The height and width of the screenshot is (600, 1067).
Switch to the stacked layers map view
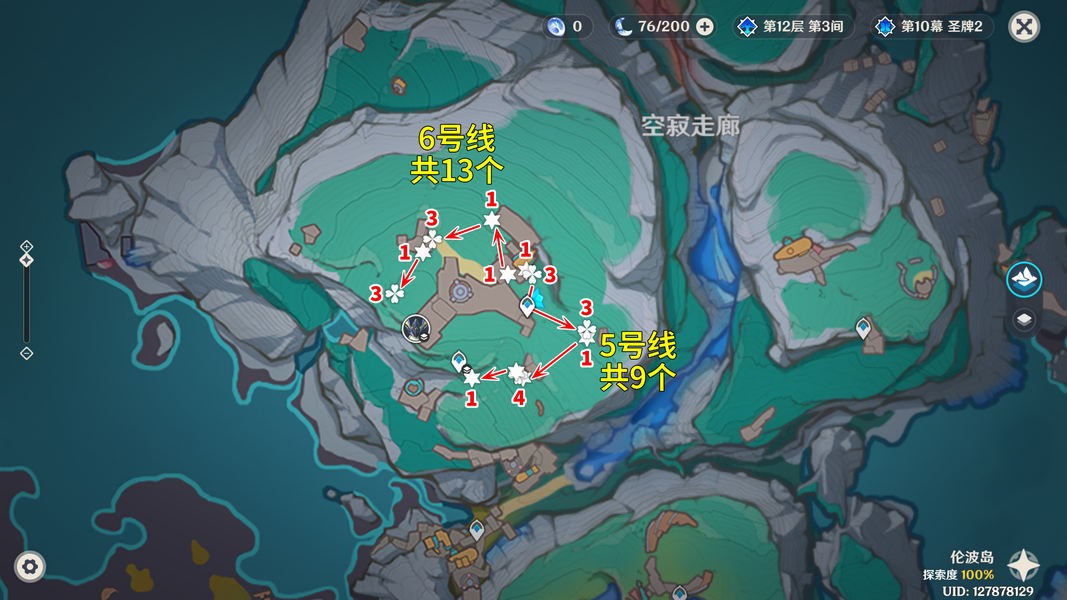click(1024, 320)
